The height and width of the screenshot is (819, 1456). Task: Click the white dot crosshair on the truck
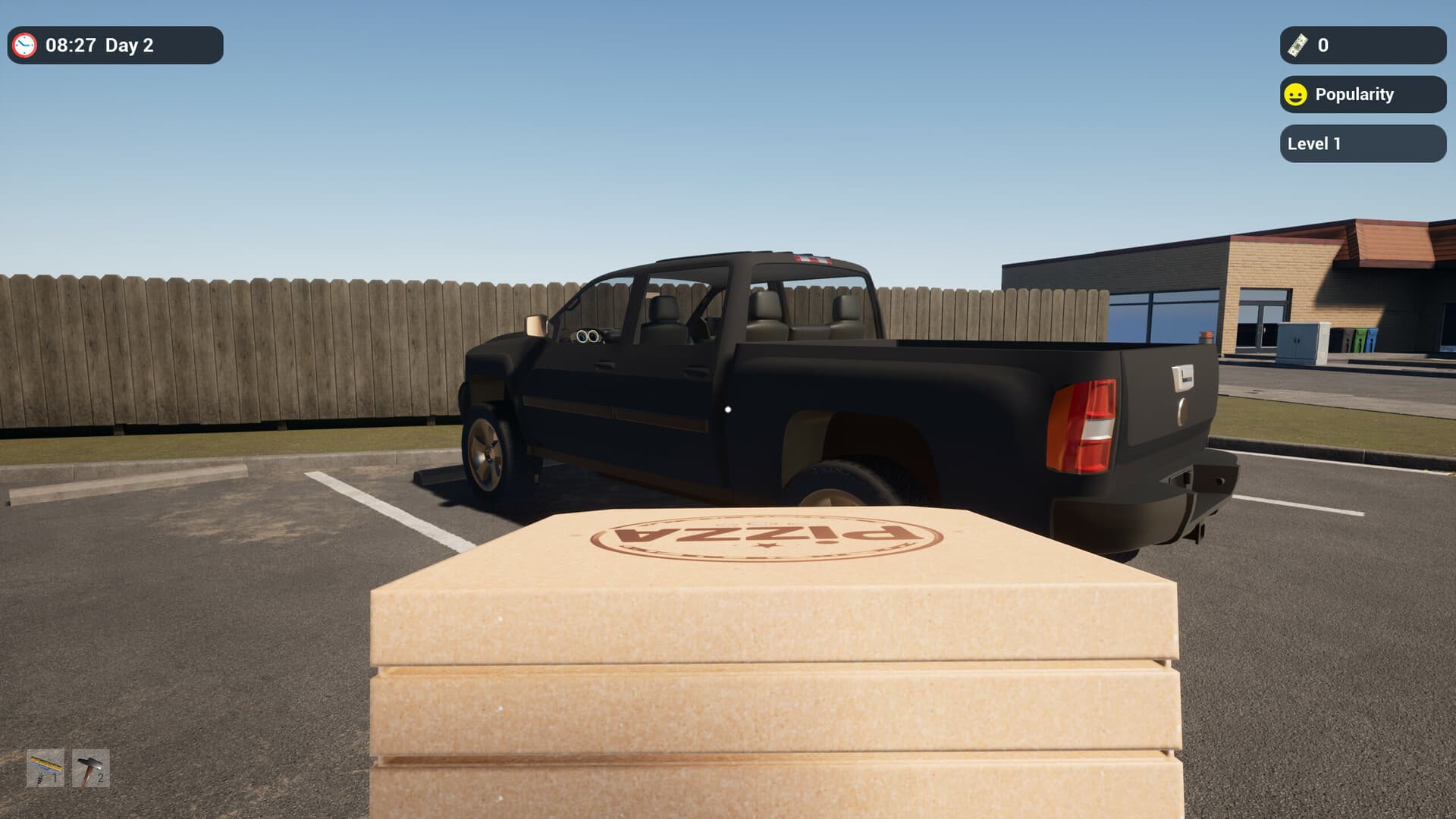click(729, 409)
